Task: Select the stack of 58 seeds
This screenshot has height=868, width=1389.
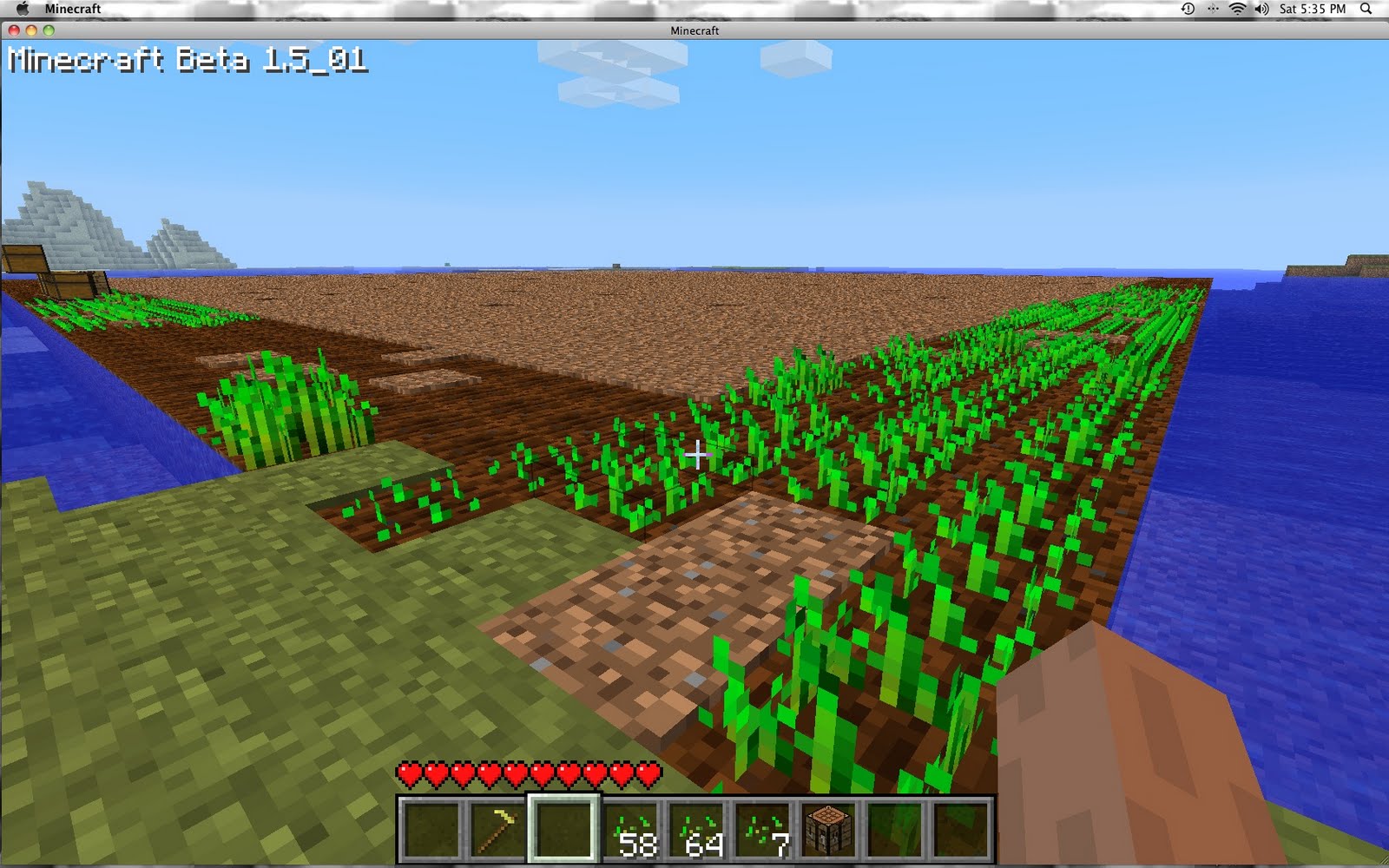Action: pyautogui.click(x=634, y=829)
